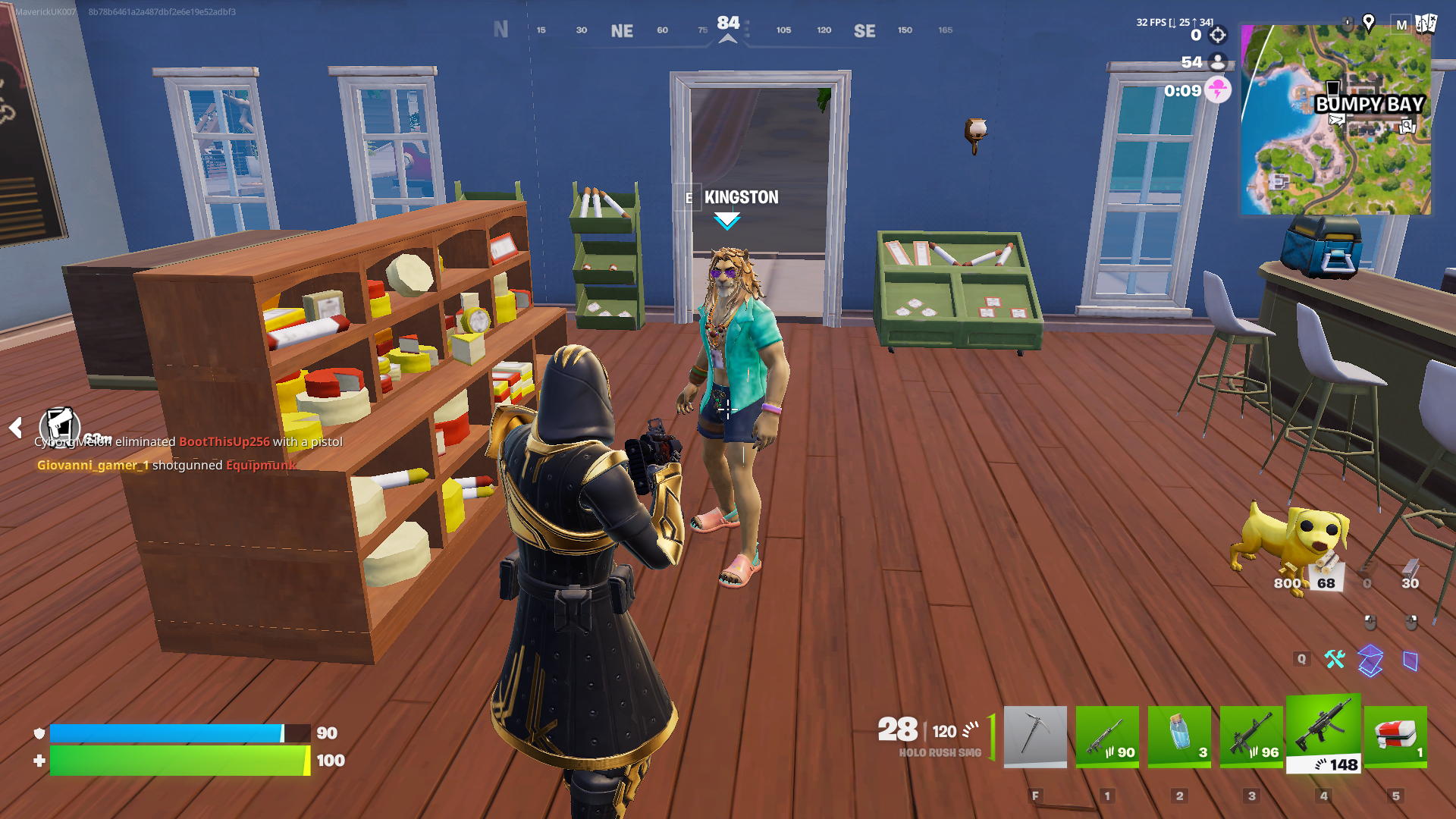Viewport: 1456px width, 819px height.
Task: Click the magnifying glass marker on minimap
Action: pyautogui.click(x=1407, y=127)
